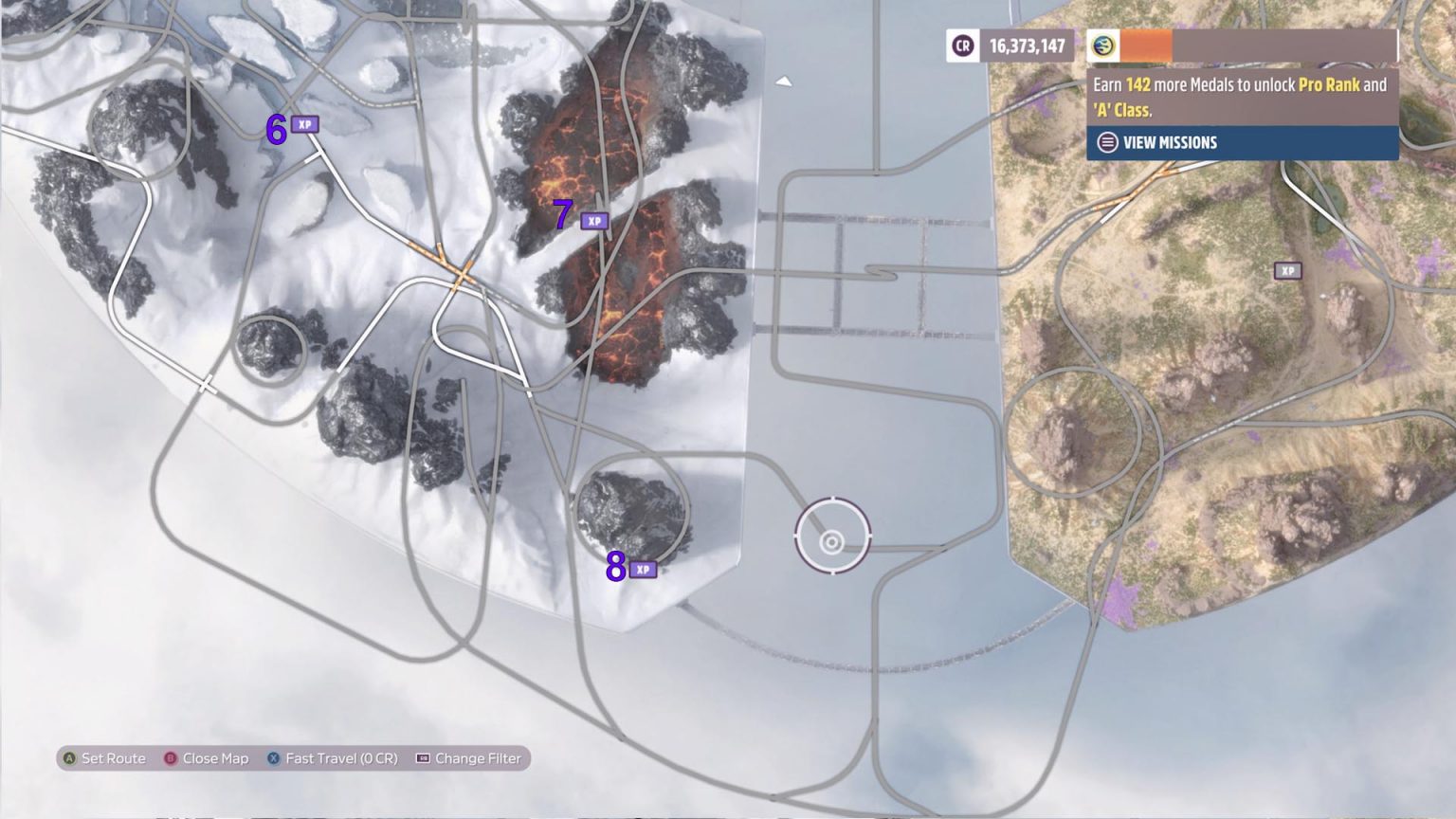Select the unnumbered XP board on the desert island
Screen dimensions: 1456x819
coord(1287,271)
